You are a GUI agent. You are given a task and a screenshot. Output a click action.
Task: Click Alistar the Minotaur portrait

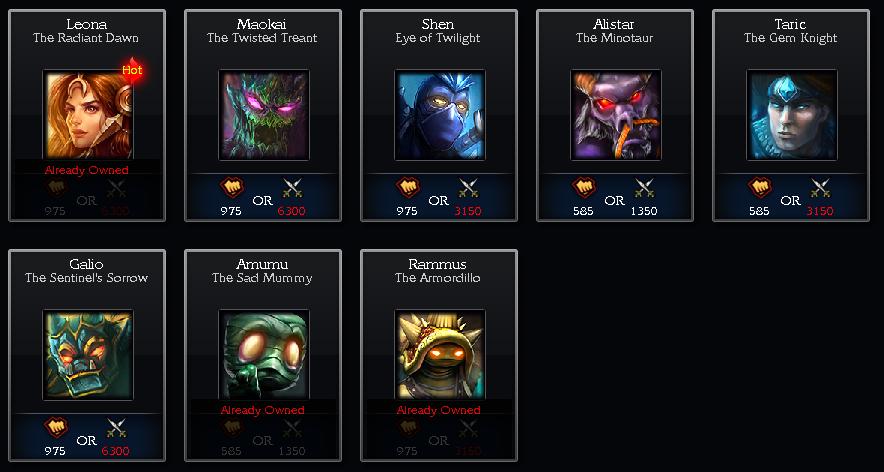click(616, 114)
